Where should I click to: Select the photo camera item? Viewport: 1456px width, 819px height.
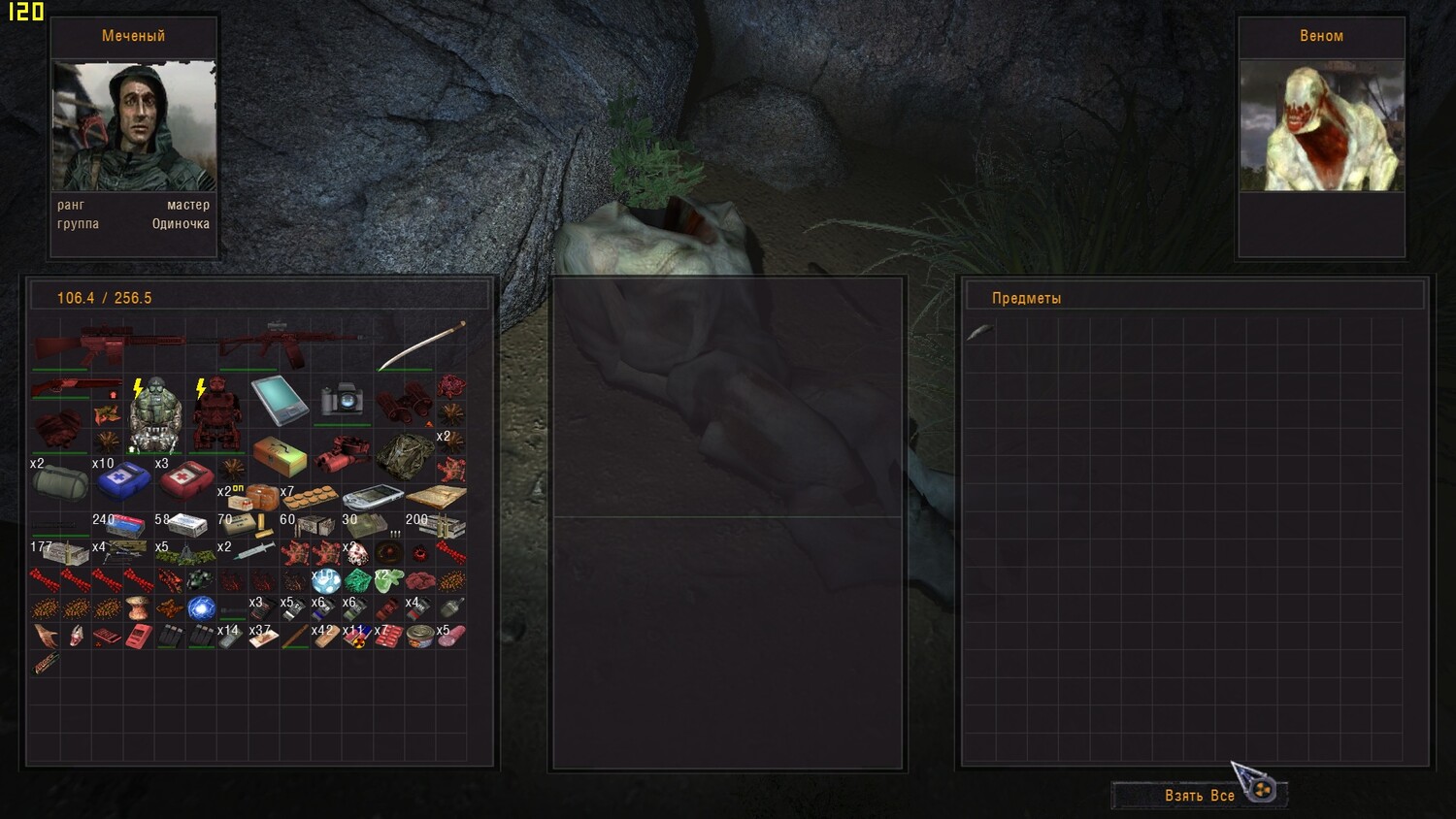pyautogui.click(x=342, y=400)
